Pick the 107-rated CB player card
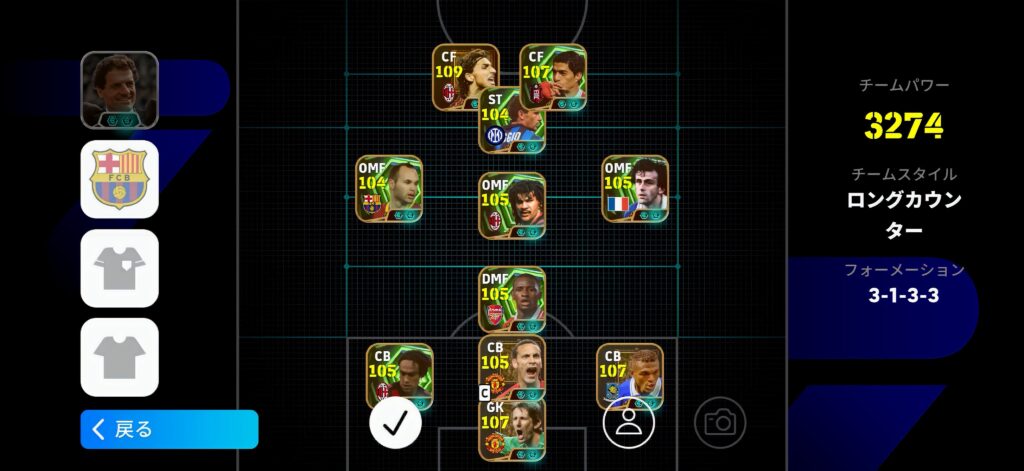Screen dimensions: 1024x471 [x=630, y=377]
